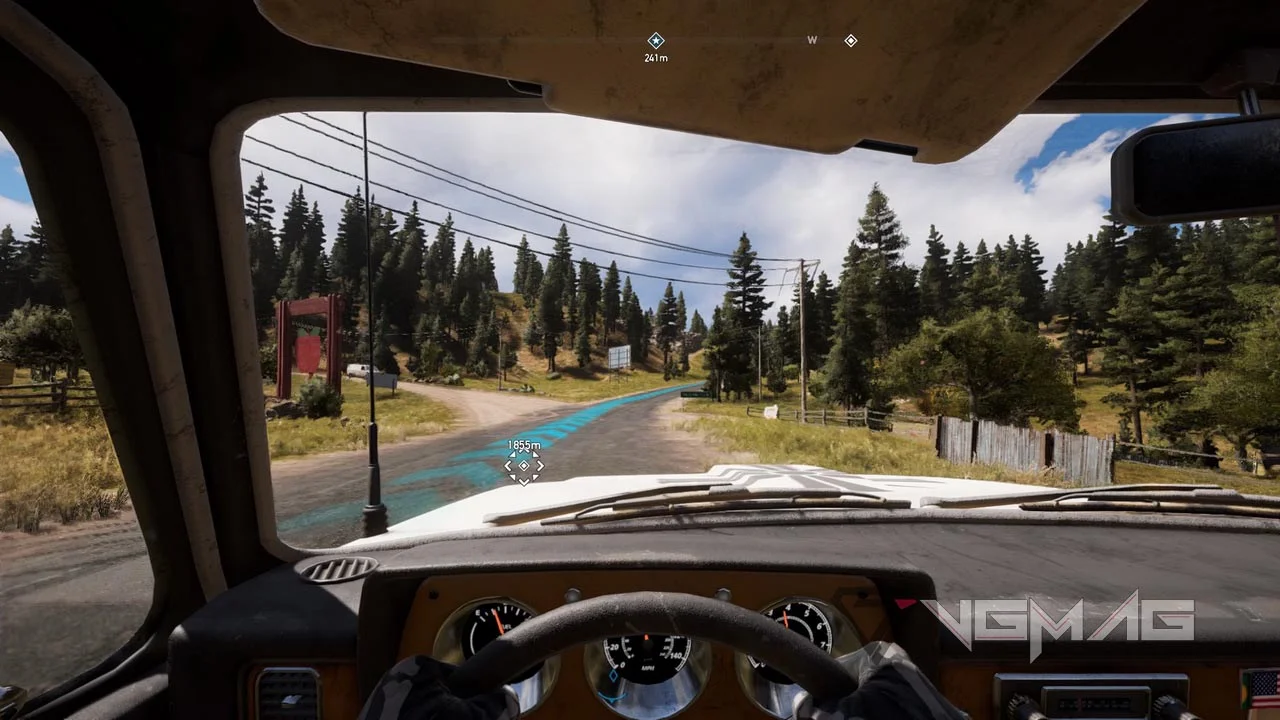Select the star mission marker on compass
Image resolution: width=1280 pixels, height=720 pixels.
pos(656,40)
